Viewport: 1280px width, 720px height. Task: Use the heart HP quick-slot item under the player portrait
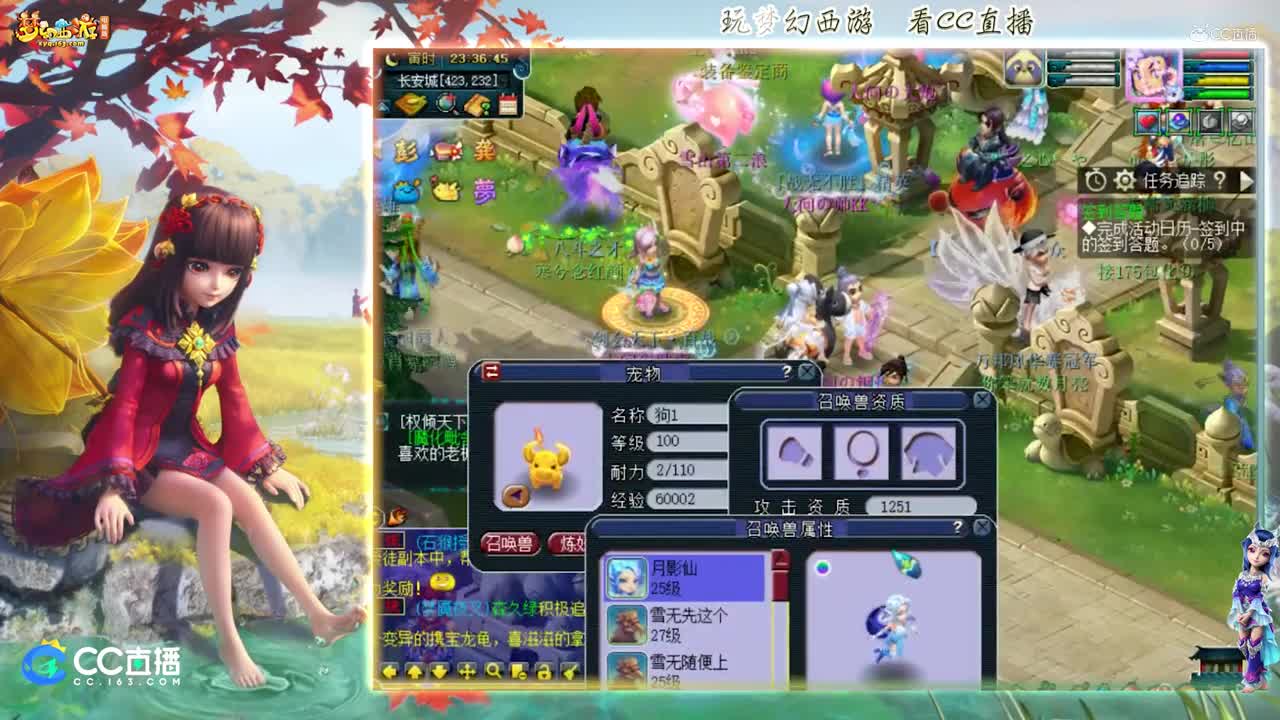coord(1148,122)
